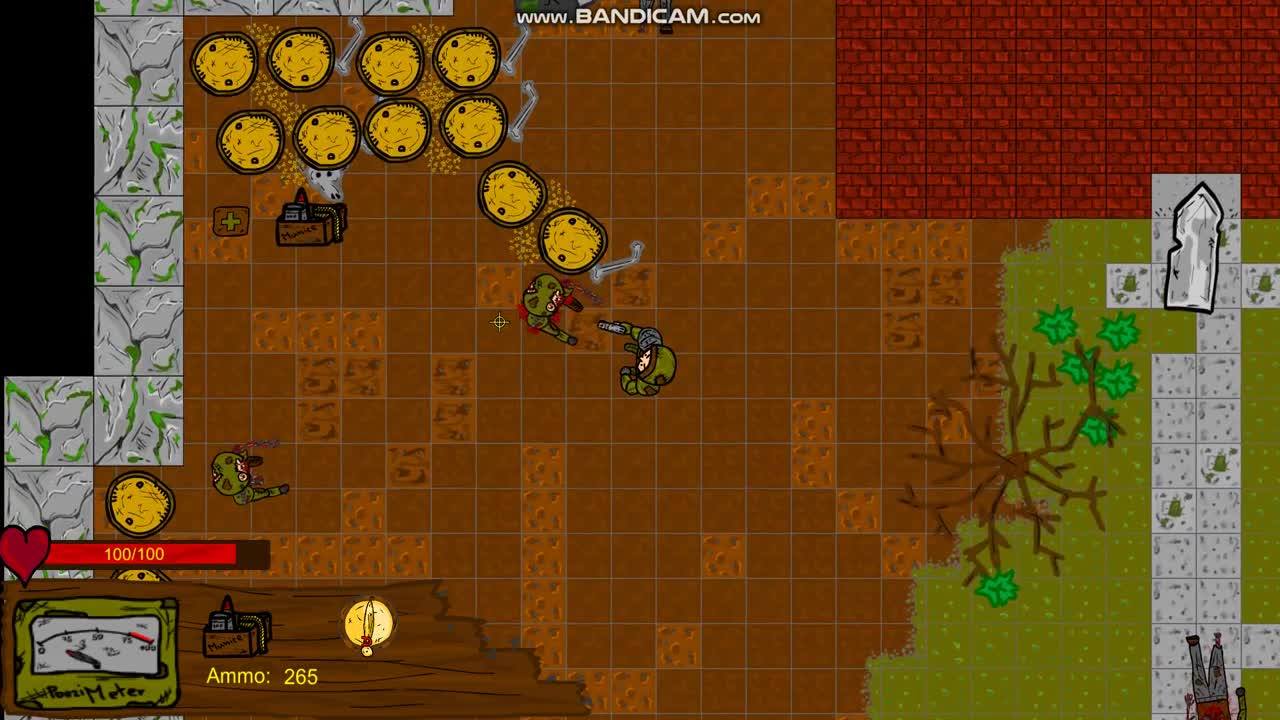Select the sword weapon icon in the HUD
The image size is (1280, 720).
(x=368, y=624)
